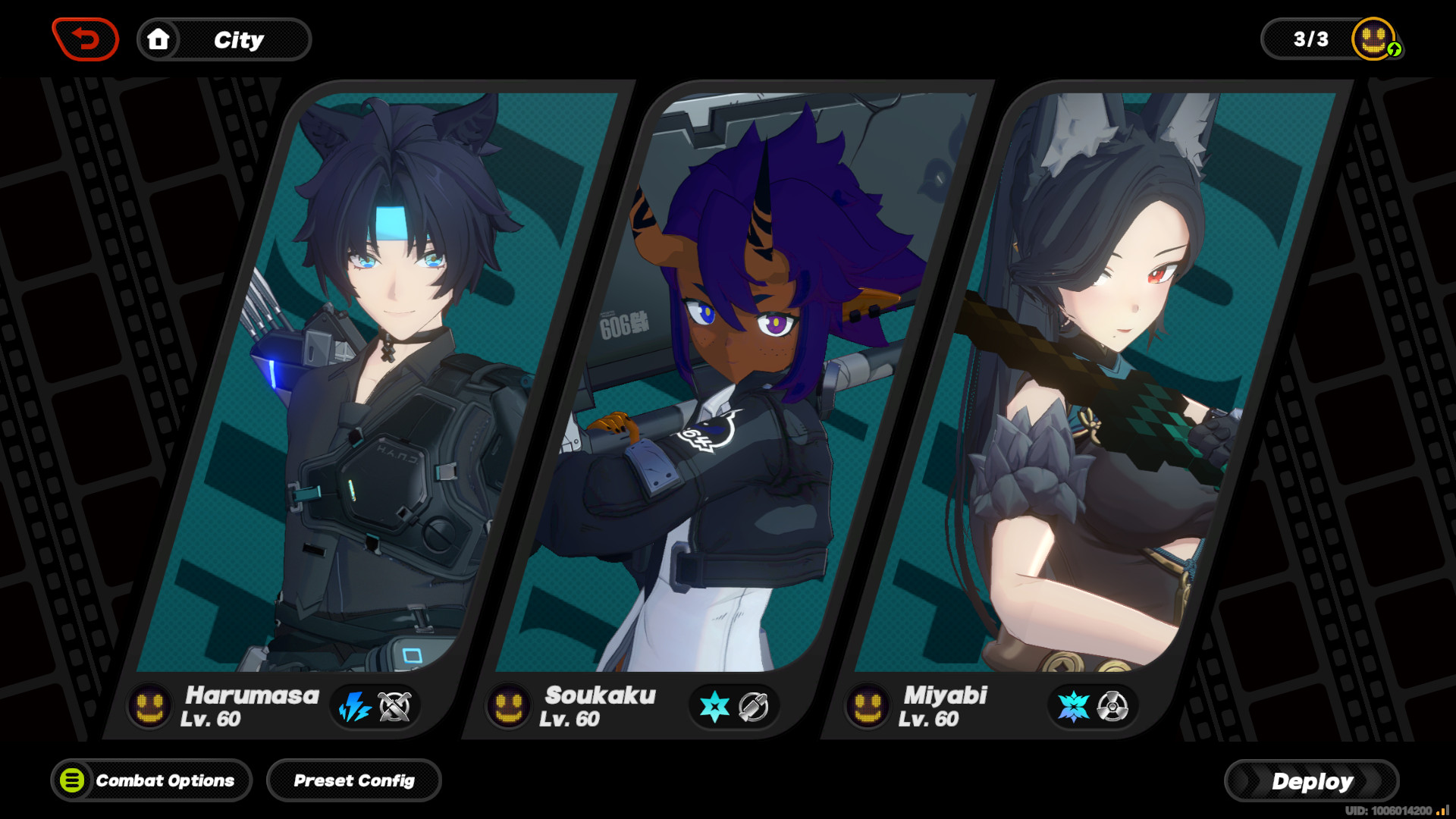
Task: Click the 3/3 squad counter
Action: point(1310,38)
